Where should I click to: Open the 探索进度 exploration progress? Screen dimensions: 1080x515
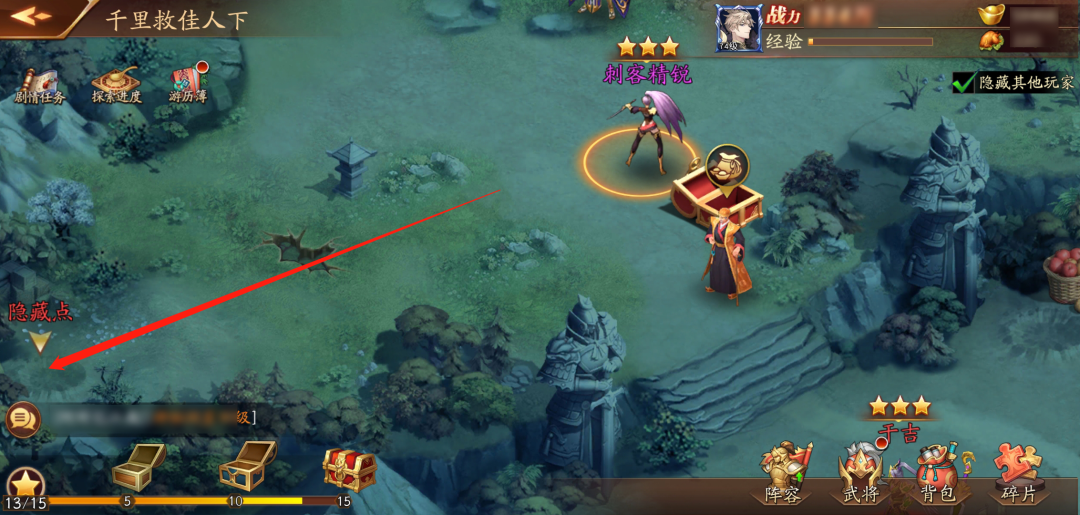116,86
